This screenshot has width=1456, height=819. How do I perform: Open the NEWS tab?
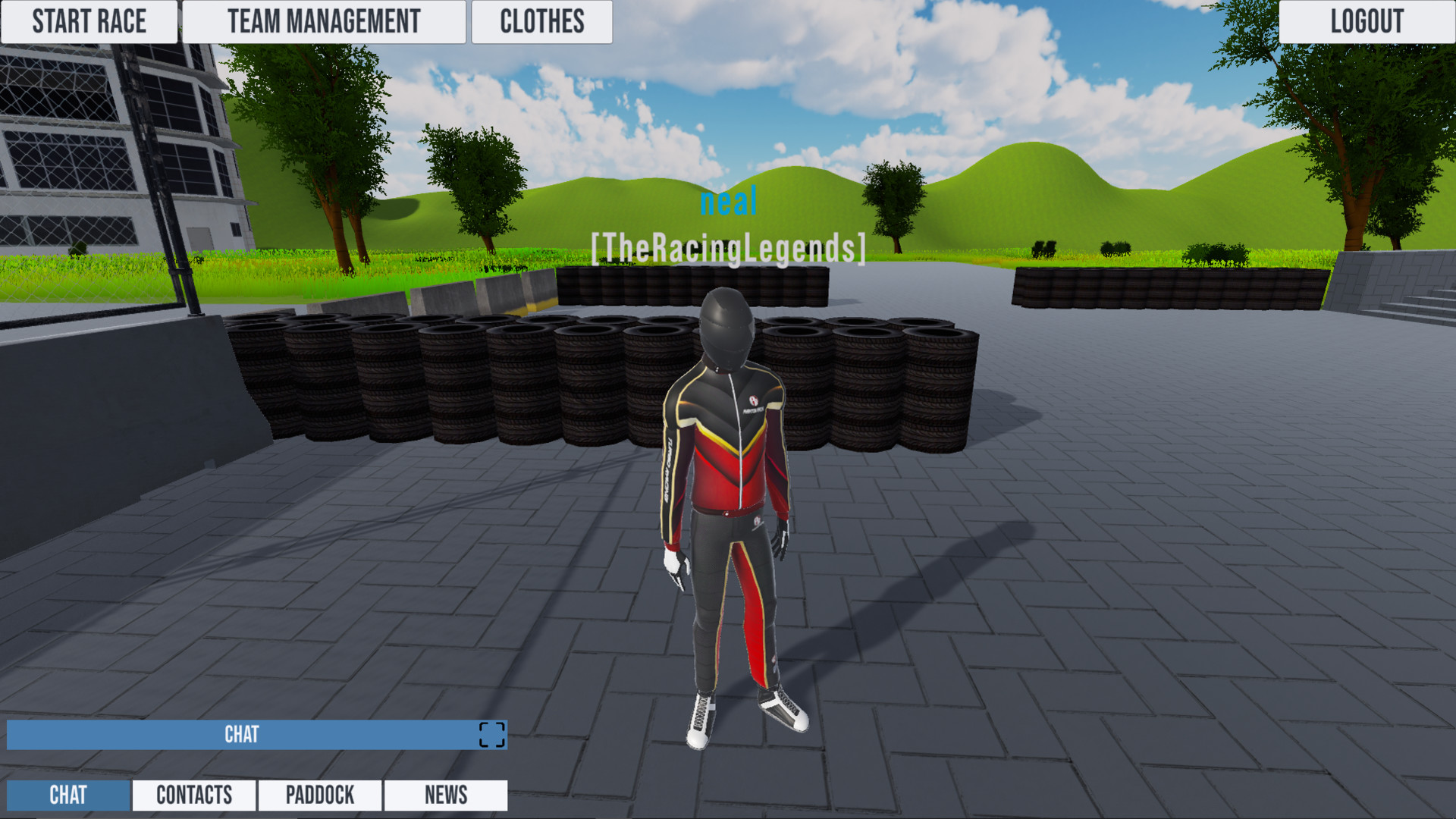(446, 795)
